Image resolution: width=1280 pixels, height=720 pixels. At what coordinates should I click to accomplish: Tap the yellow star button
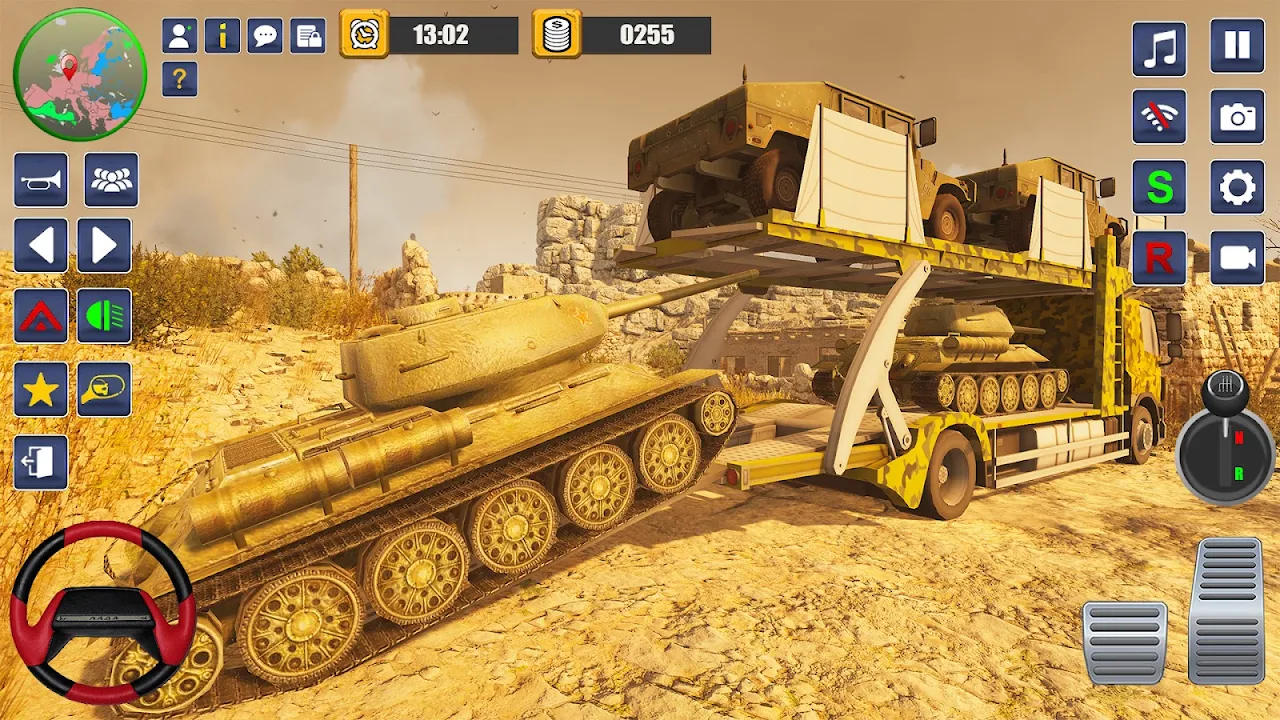[41, 390]
